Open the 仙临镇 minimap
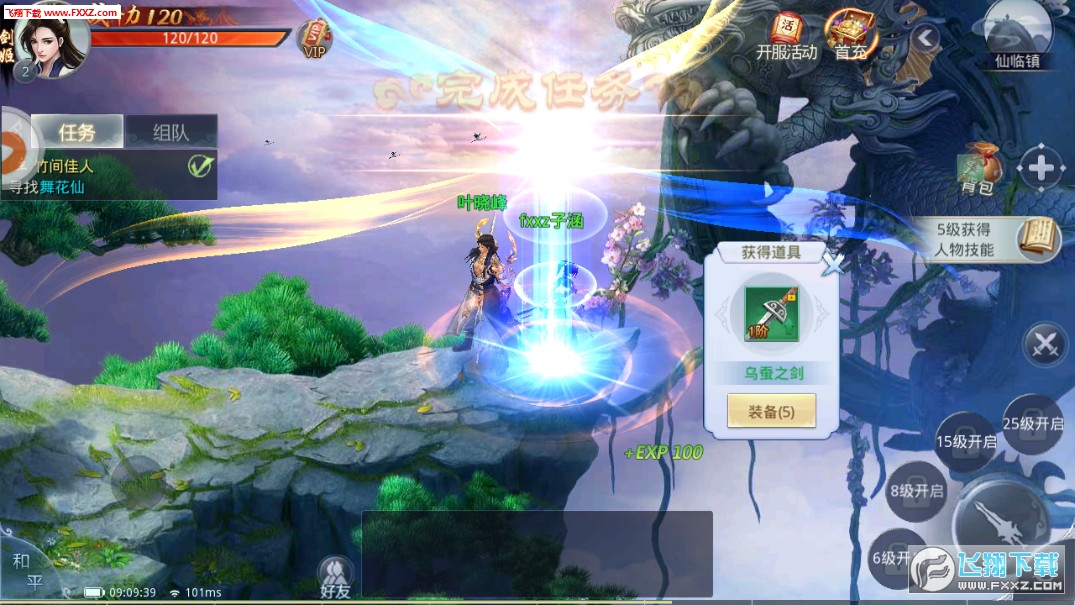Viewport: 1075px width, 605px height. (1018, 35)
